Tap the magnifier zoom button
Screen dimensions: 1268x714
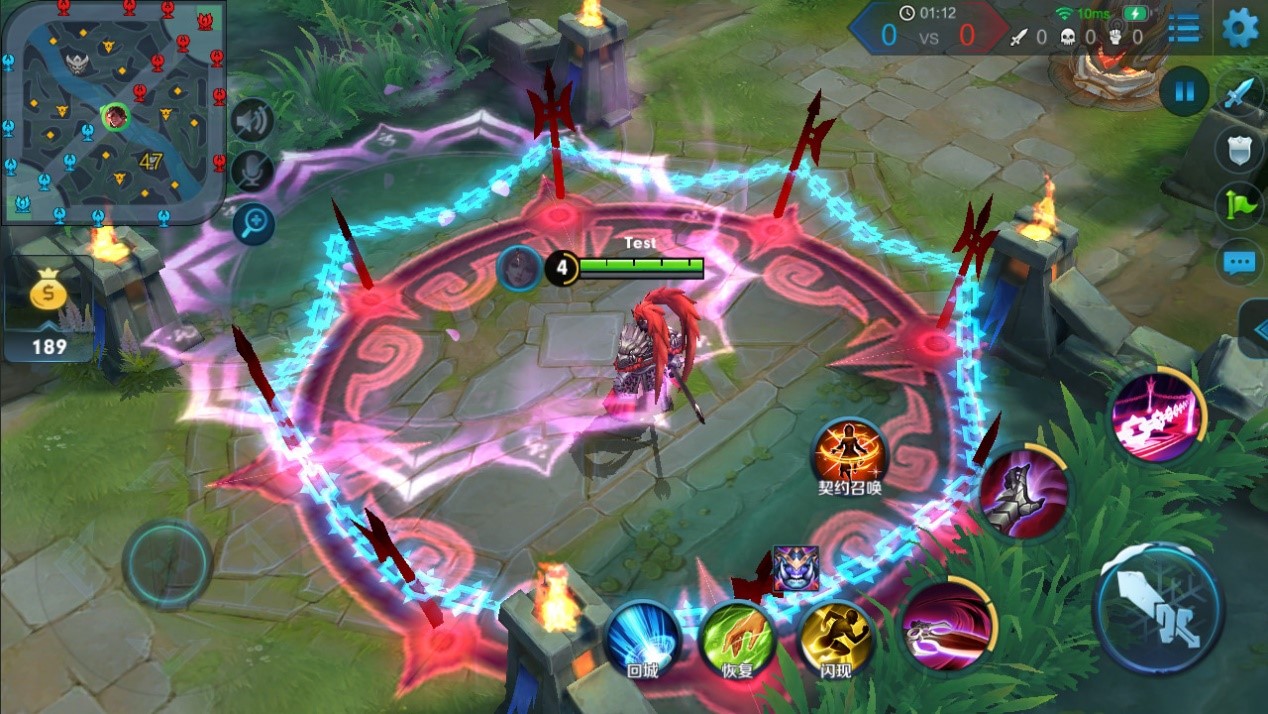252,222
